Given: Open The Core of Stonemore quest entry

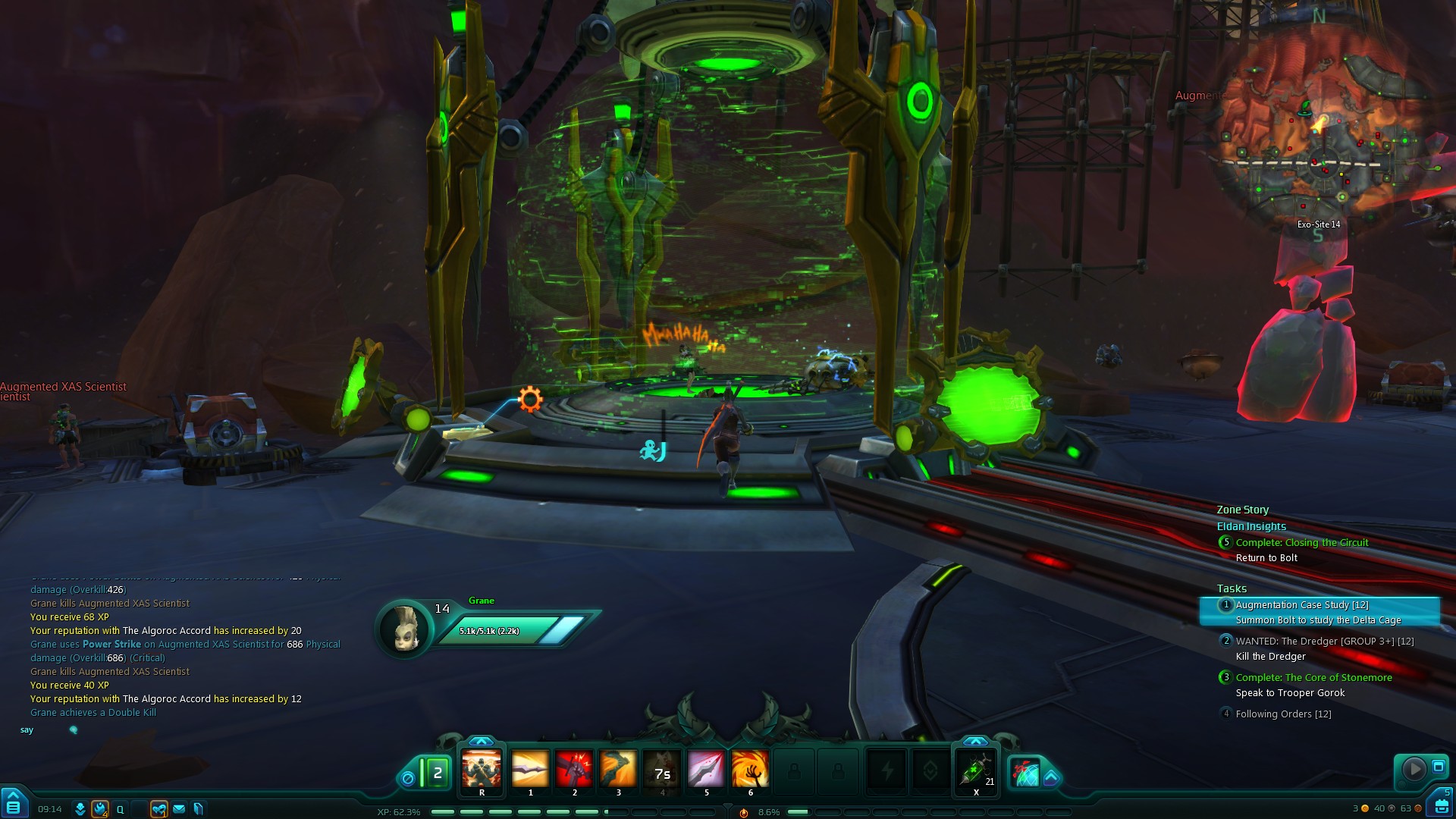Looking at the screenshot, I should (1313, 678).
